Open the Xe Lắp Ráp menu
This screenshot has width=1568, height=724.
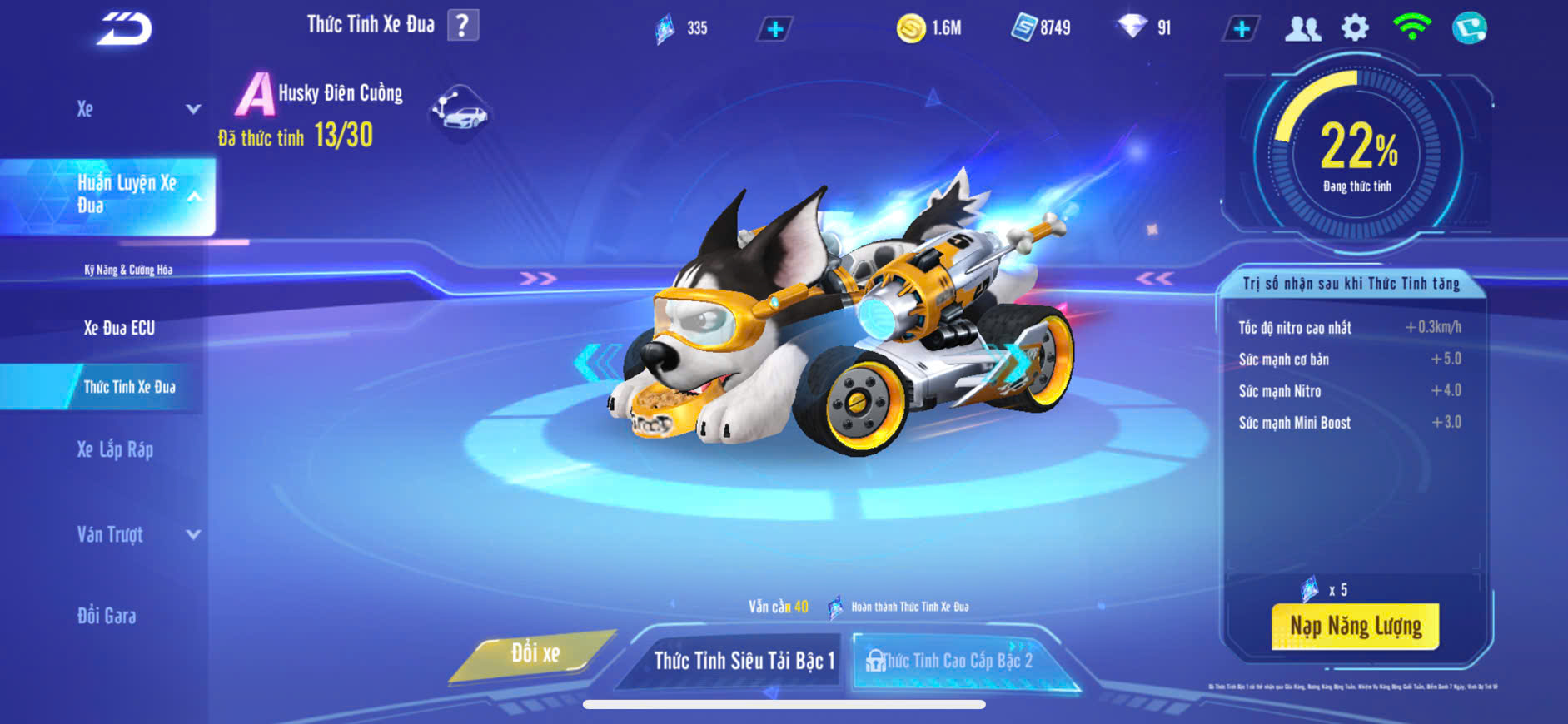coord(115,450)
